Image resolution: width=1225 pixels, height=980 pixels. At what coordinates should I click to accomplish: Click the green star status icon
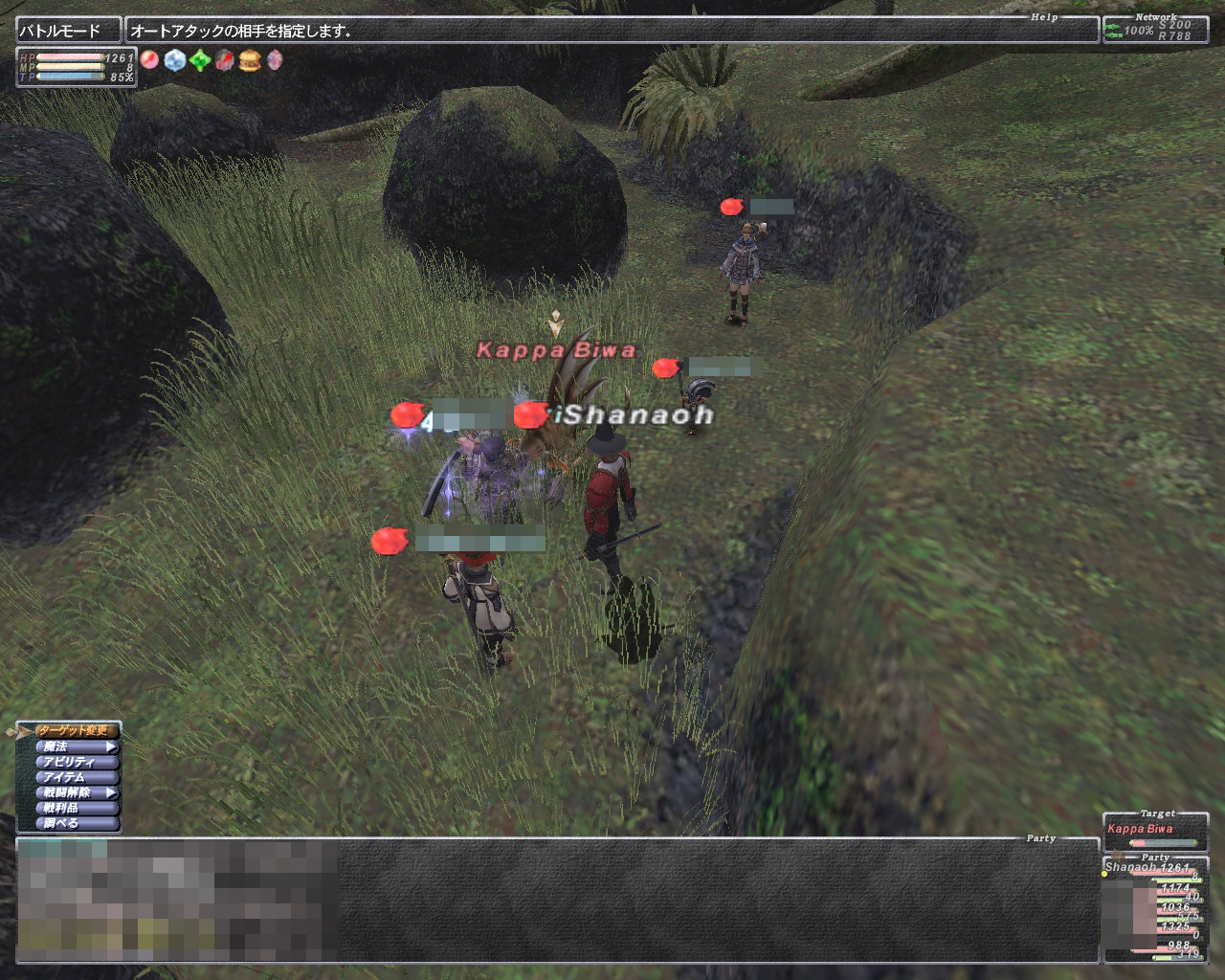tap(199, 60)
